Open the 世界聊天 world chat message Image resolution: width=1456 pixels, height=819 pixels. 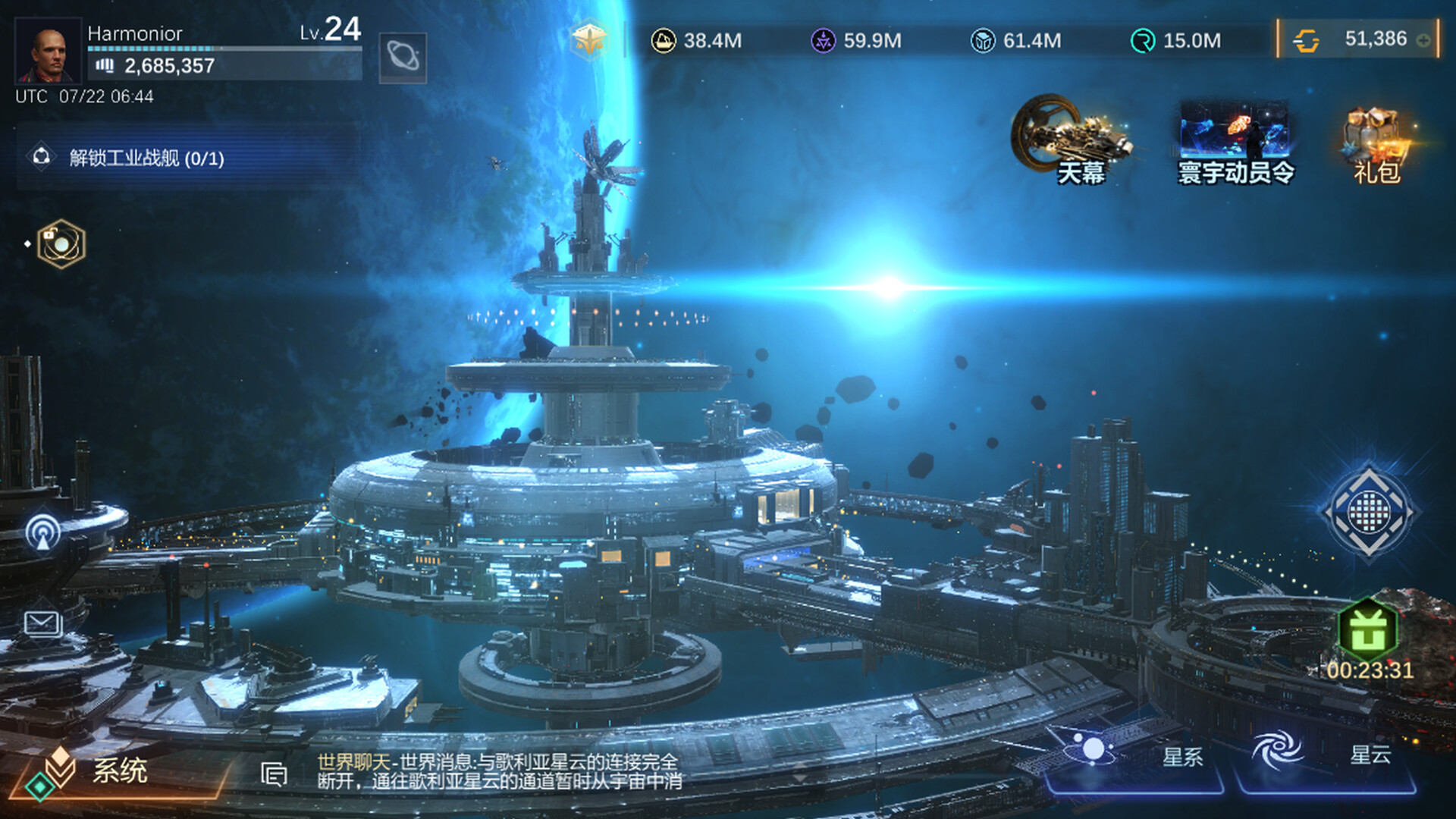499,771
